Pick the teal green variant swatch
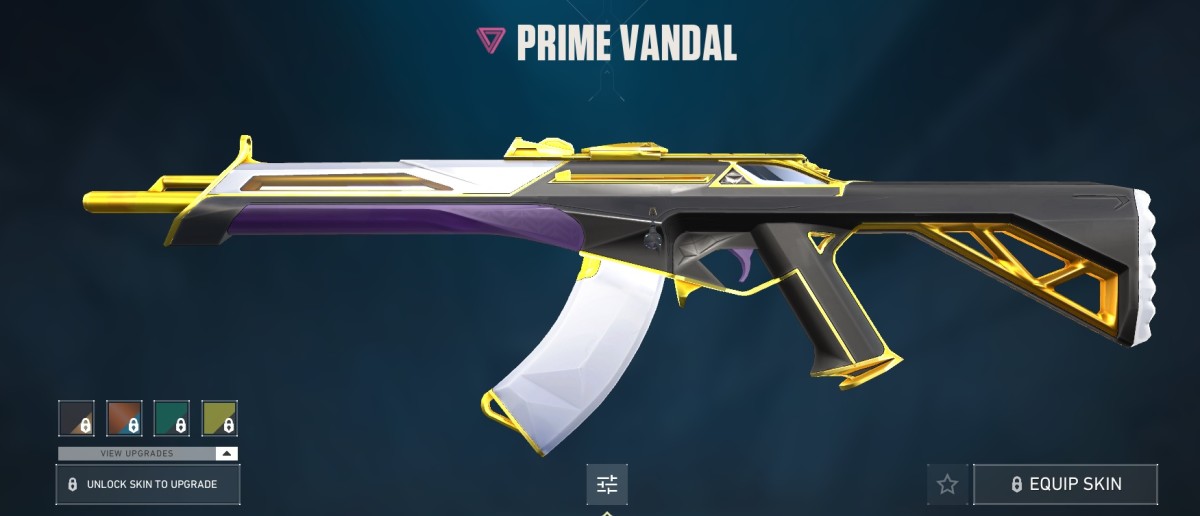 click(x=172, y=418)
